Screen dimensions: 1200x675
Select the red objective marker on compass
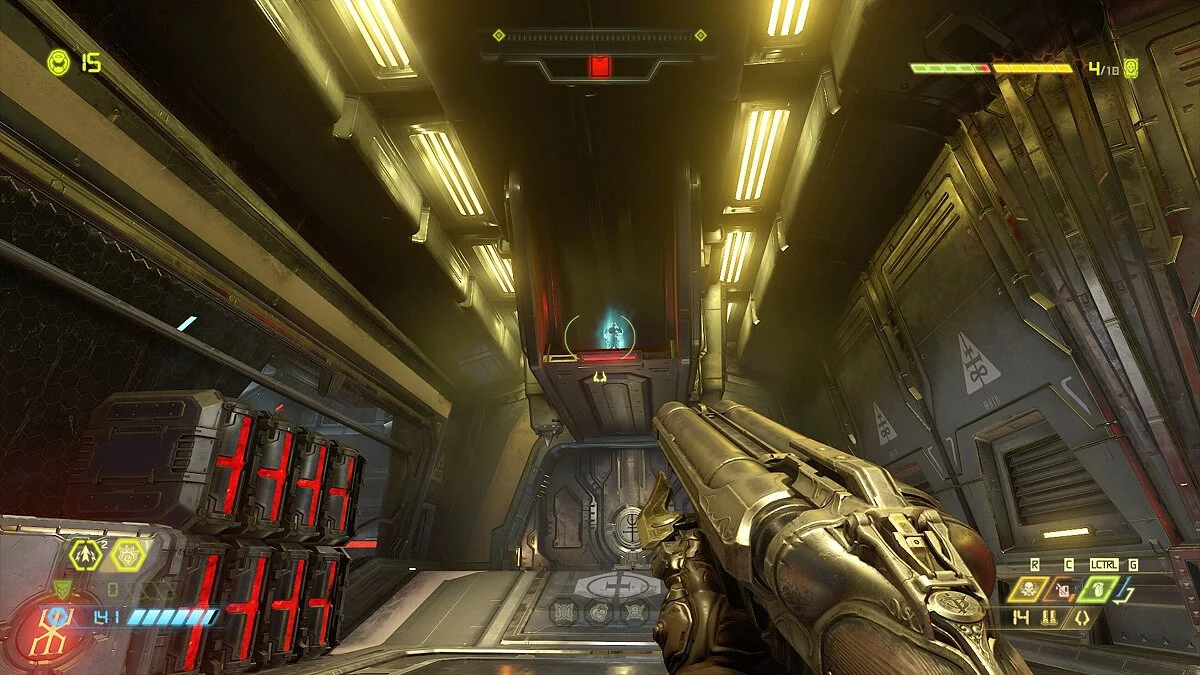click(599, 67)
